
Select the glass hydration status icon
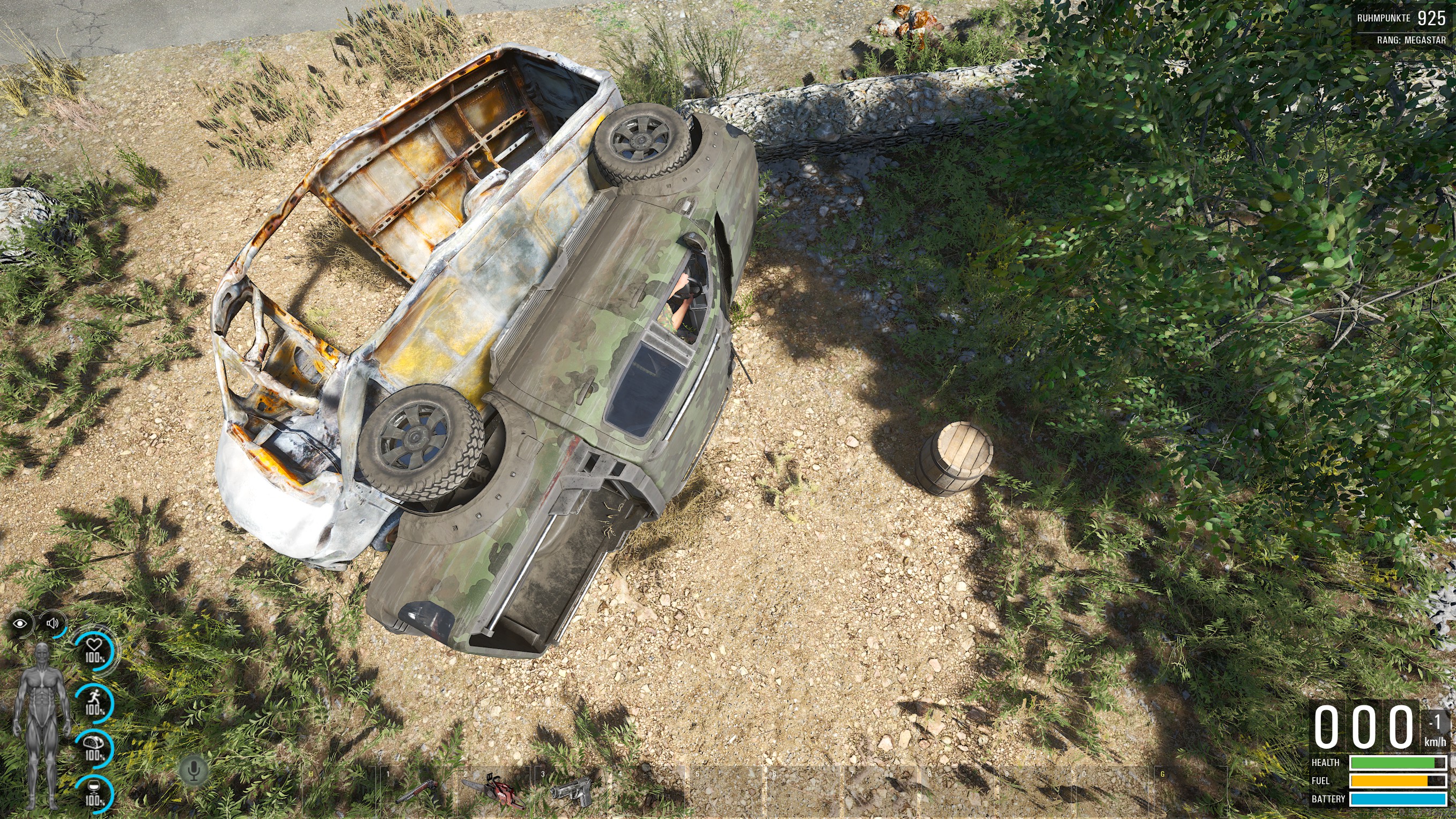click(x=94, y=794)
